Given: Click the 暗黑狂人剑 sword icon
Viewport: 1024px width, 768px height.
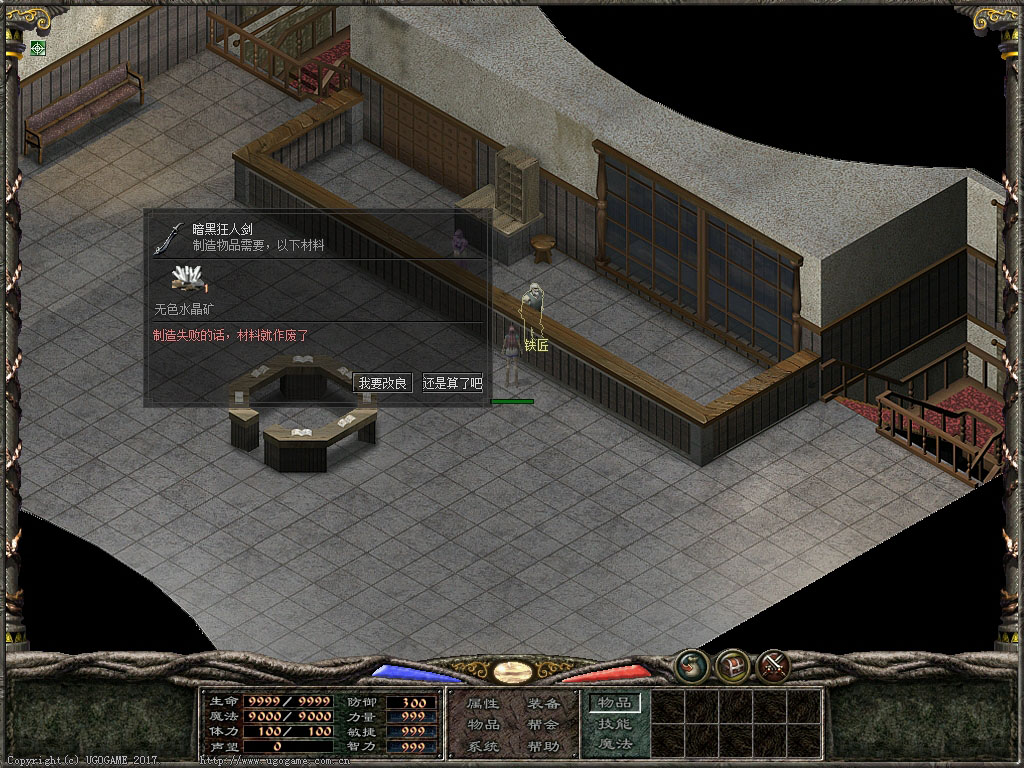Looking at the screenshot, I should click(170, 238).
